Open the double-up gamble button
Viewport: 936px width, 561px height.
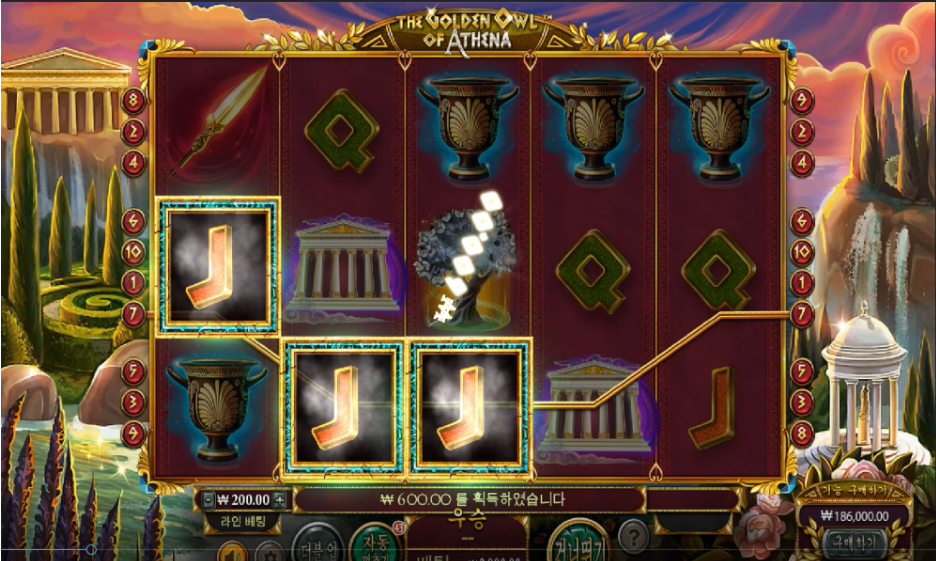tap(316, 546)
